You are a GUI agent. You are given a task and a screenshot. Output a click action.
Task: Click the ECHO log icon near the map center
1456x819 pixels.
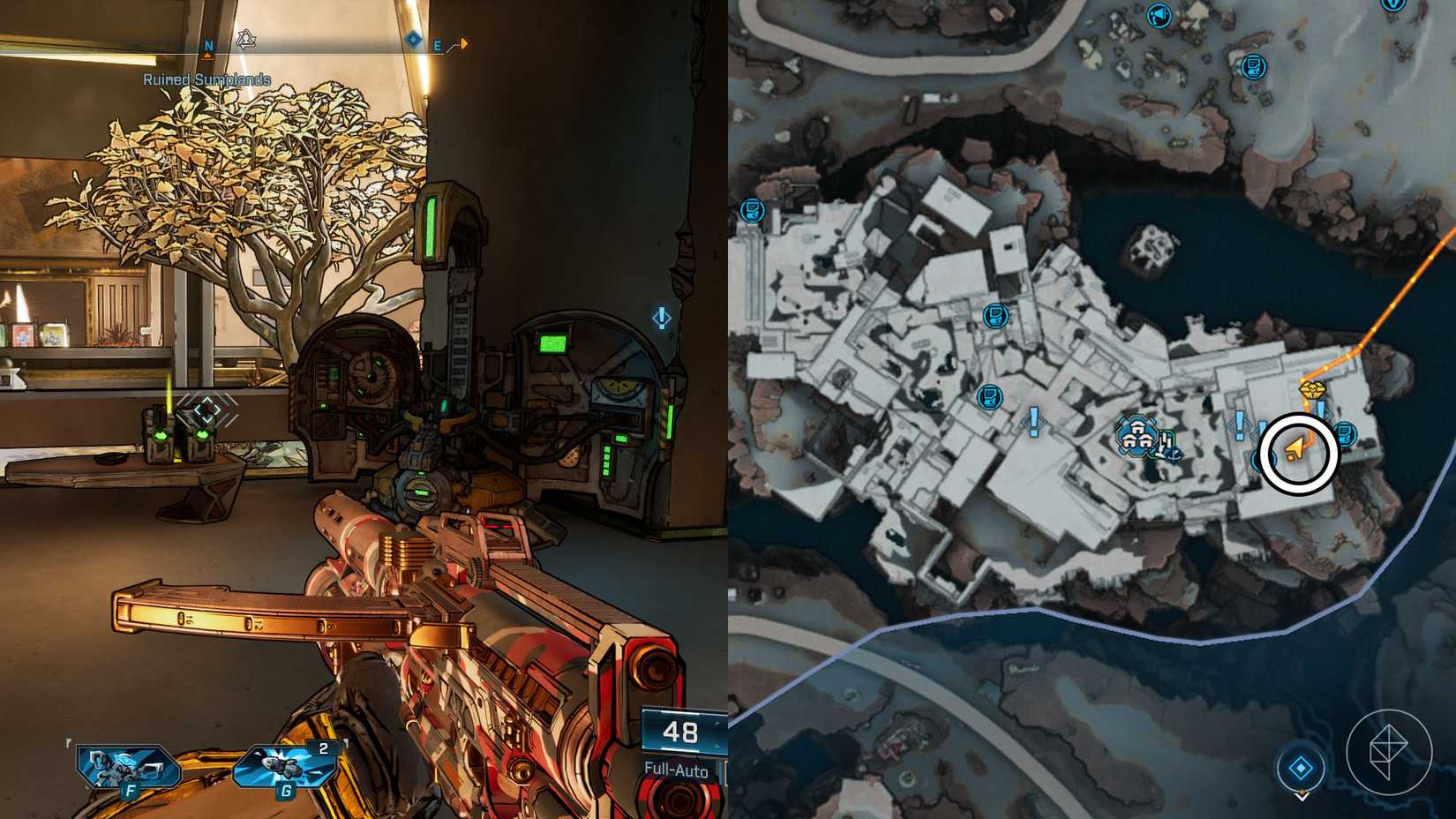[x=994, y=317]
